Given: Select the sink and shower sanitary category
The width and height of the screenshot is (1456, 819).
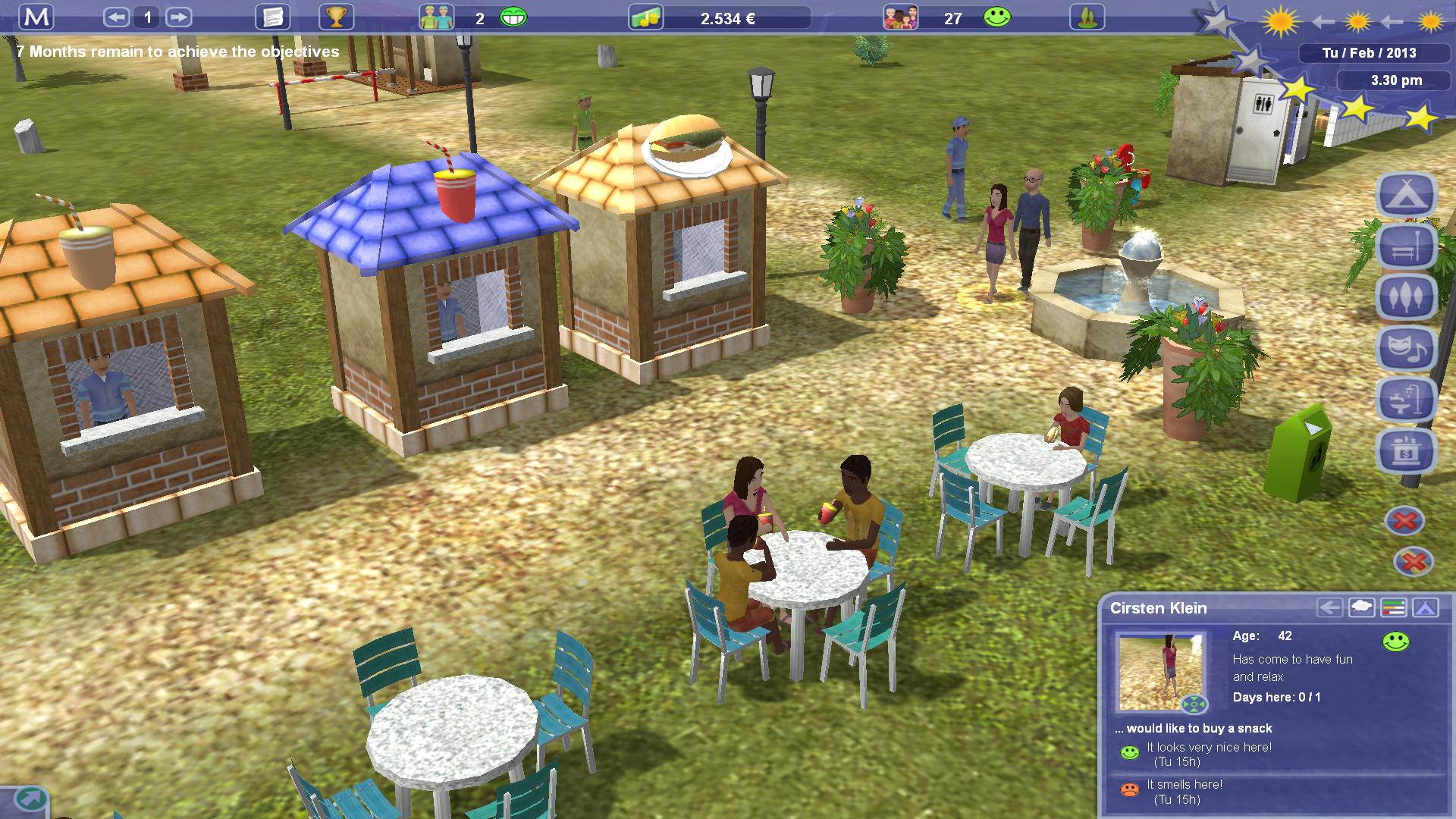Looking at the screenshot, I should (x=1406, y=400).
